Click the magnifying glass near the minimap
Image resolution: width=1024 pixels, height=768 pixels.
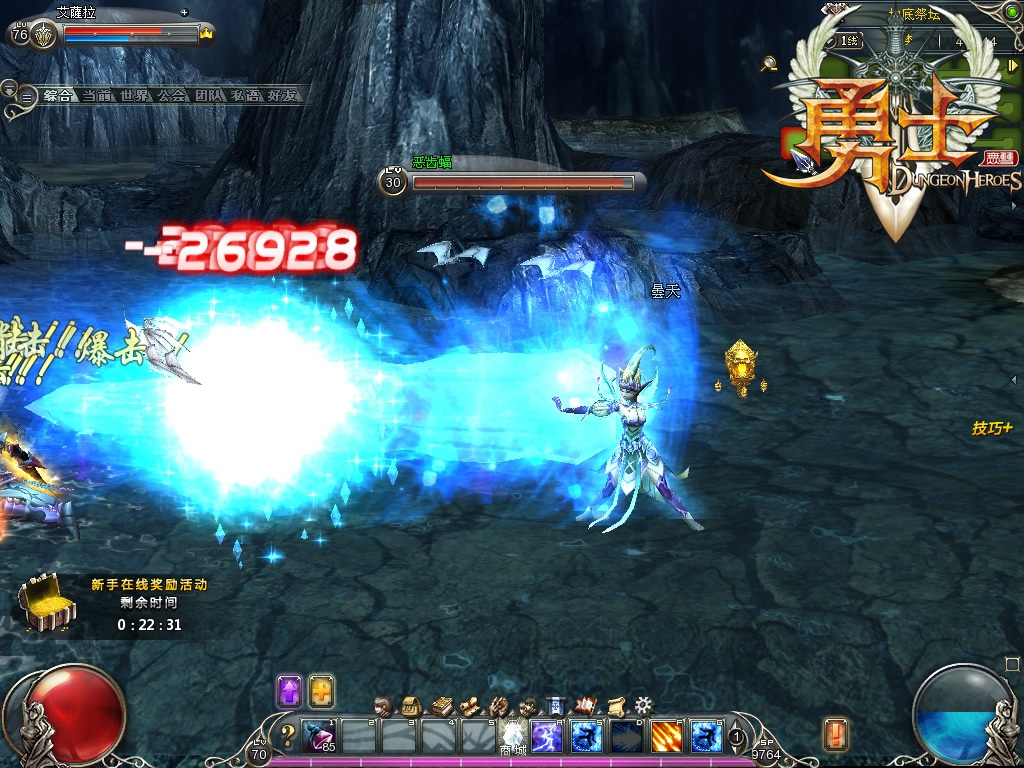click(x=768, y=64)
